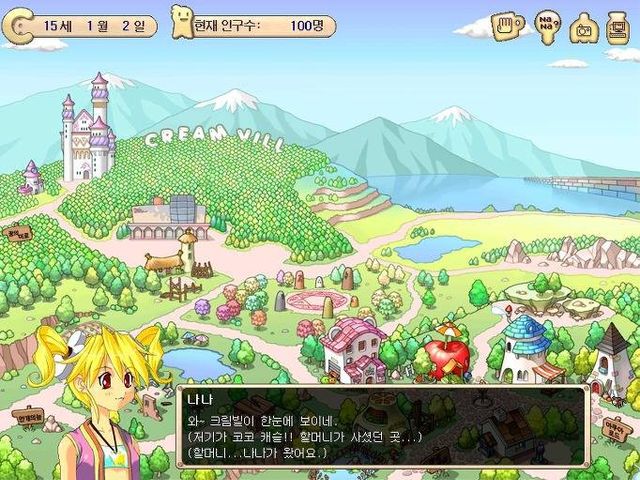640x480 pixels.
Task: Click the computer jar system icon
Action: (618, 27)
